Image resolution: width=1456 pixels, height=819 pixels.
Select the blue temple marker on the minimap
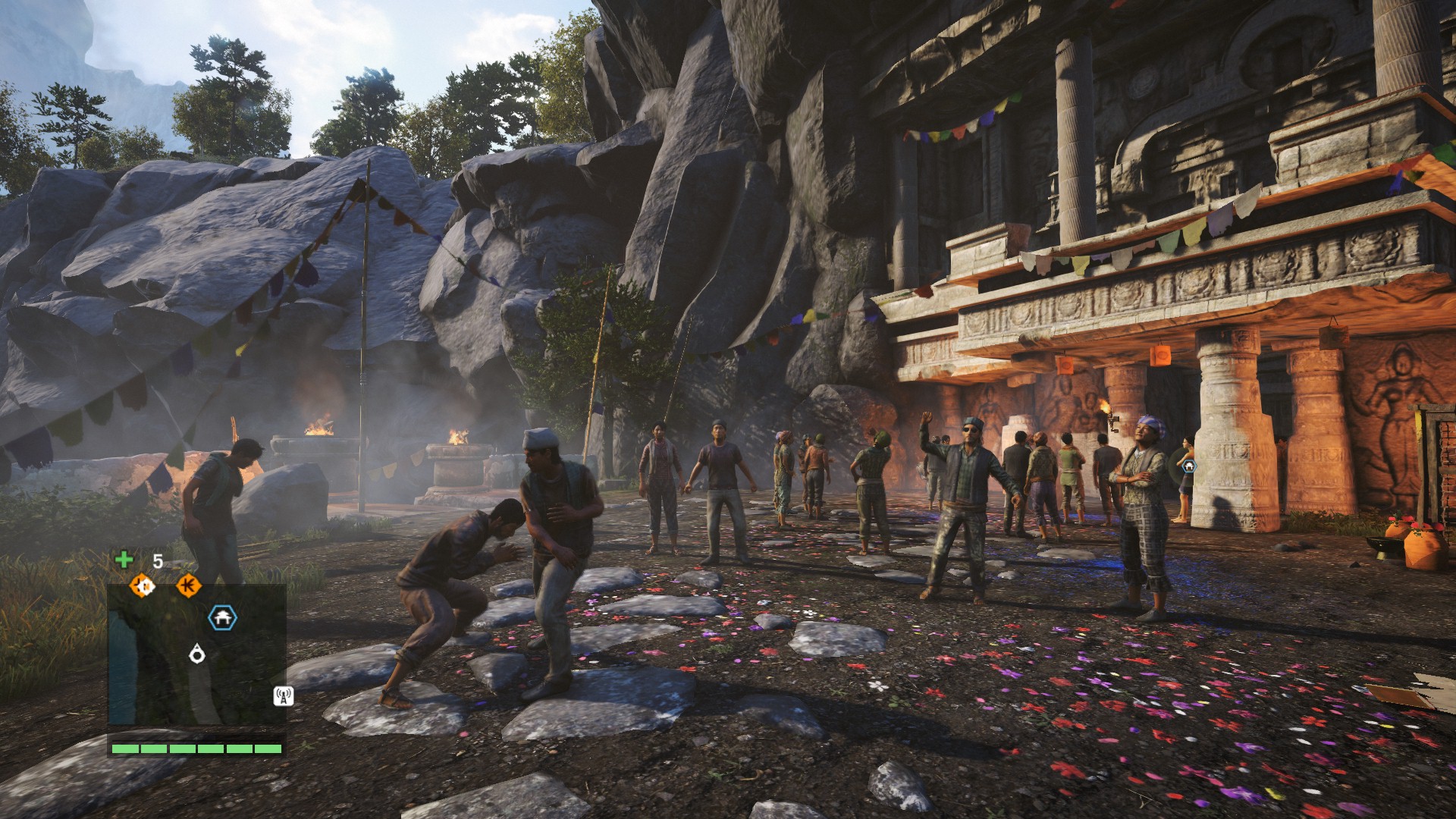222,619
